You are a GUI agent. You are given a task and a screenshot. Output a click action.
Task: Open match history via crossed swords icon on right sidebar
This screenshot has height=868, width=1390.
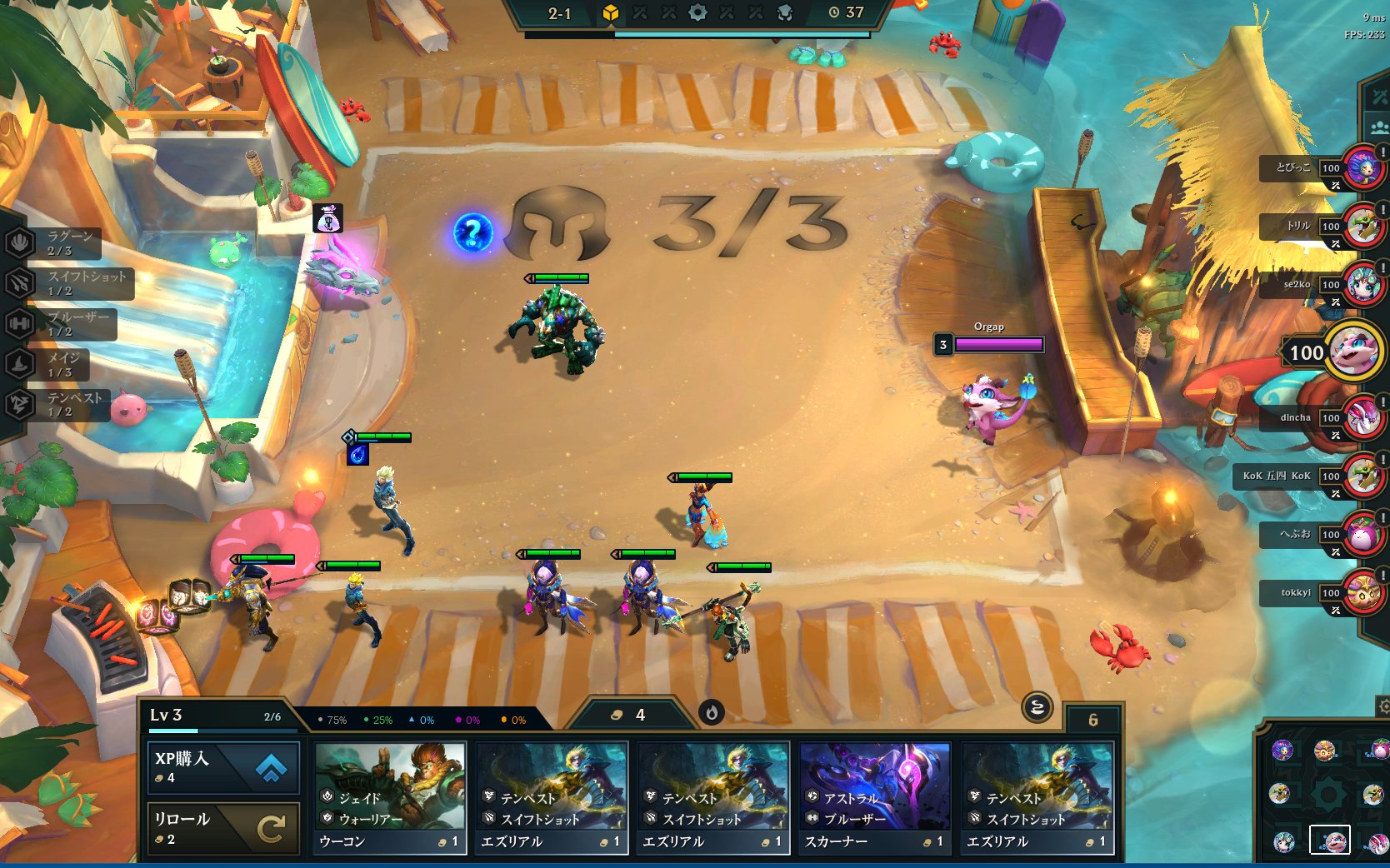click(1379, 96)
